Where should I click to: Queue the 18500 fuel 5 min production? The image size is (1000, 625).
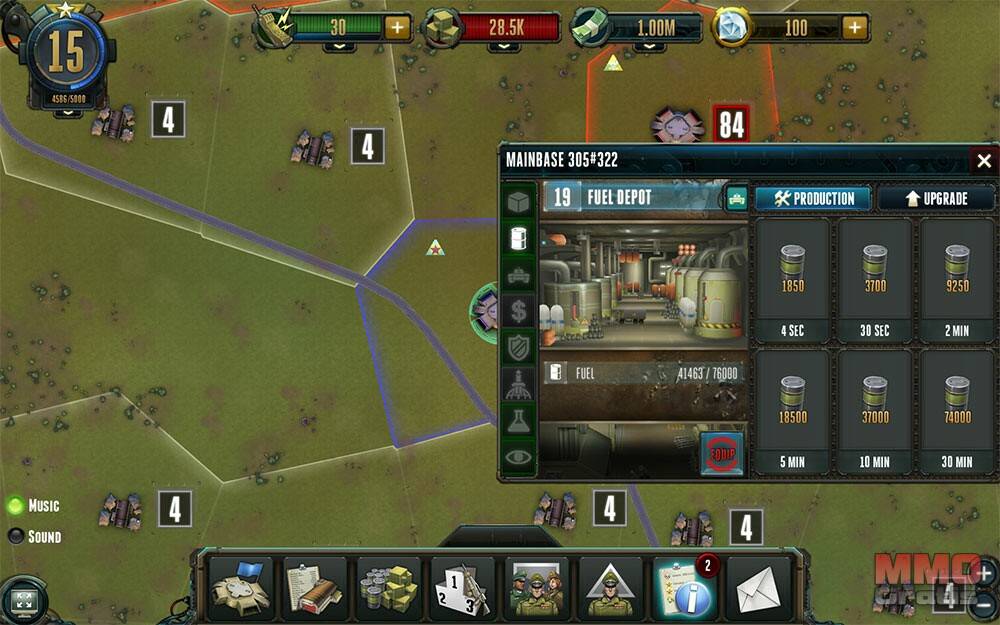[793, 412]
